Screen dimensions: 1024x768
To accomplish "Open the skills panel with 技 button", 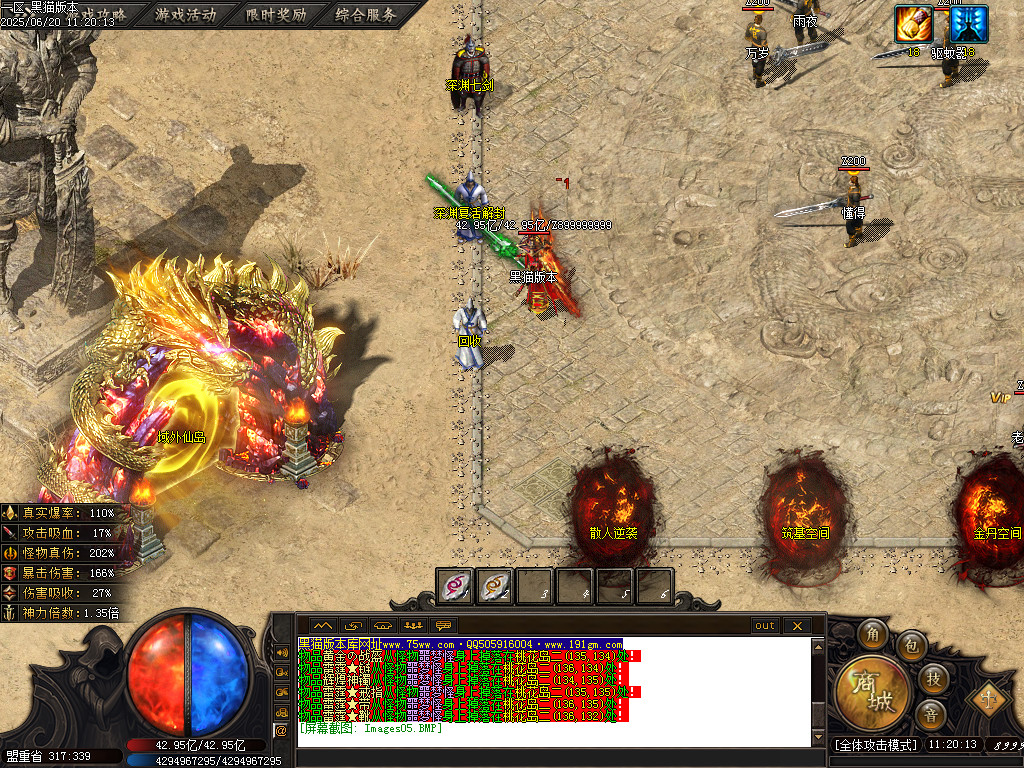I will coord(932,679).
